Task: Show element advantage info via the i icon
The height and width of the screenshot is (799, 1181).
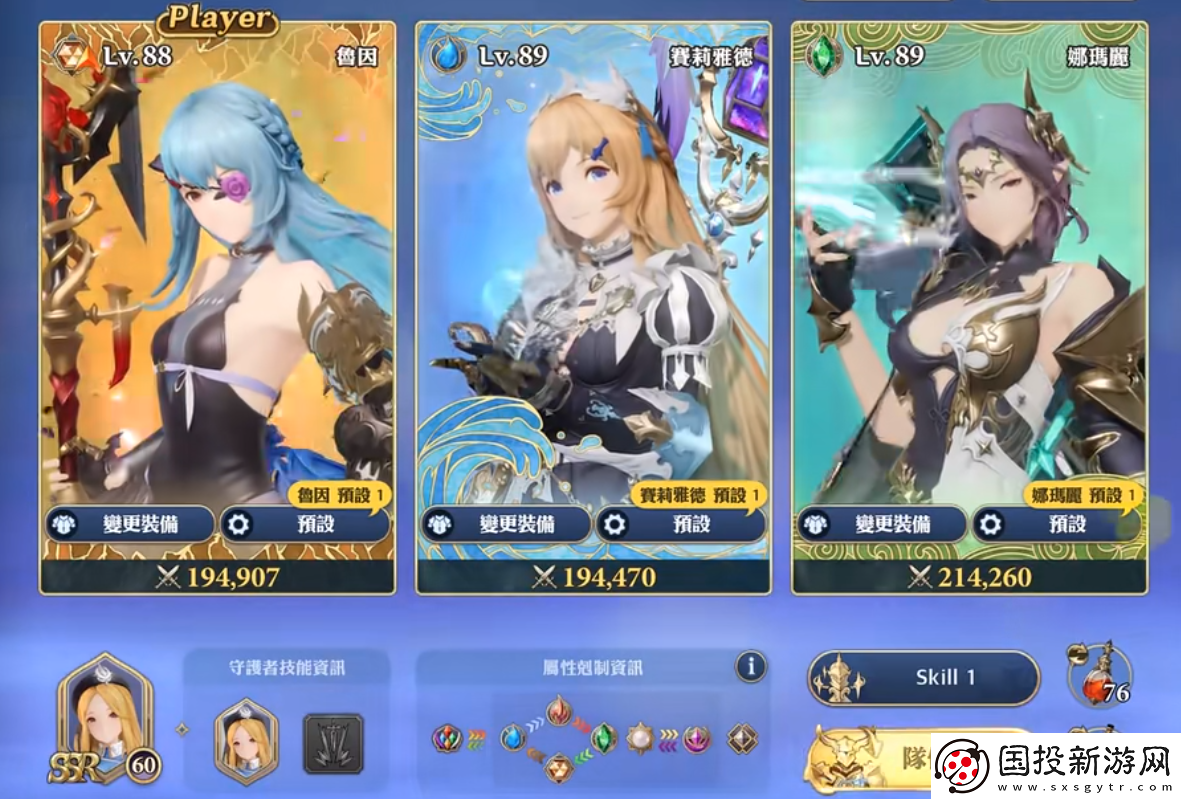Action: coord(750,666)
